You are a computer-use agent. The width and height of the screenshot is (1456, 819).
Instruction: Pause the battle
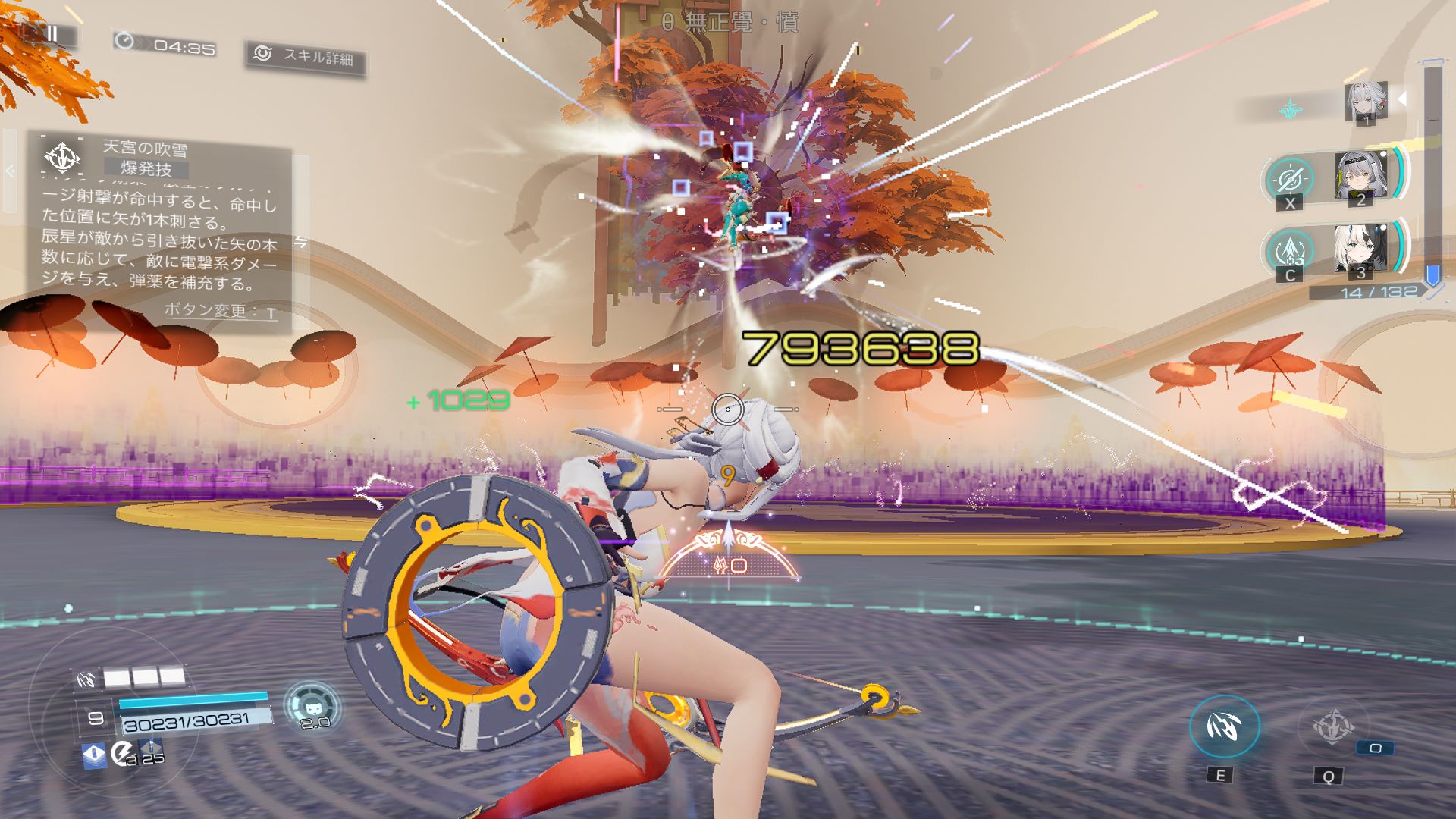pos(52,34)
